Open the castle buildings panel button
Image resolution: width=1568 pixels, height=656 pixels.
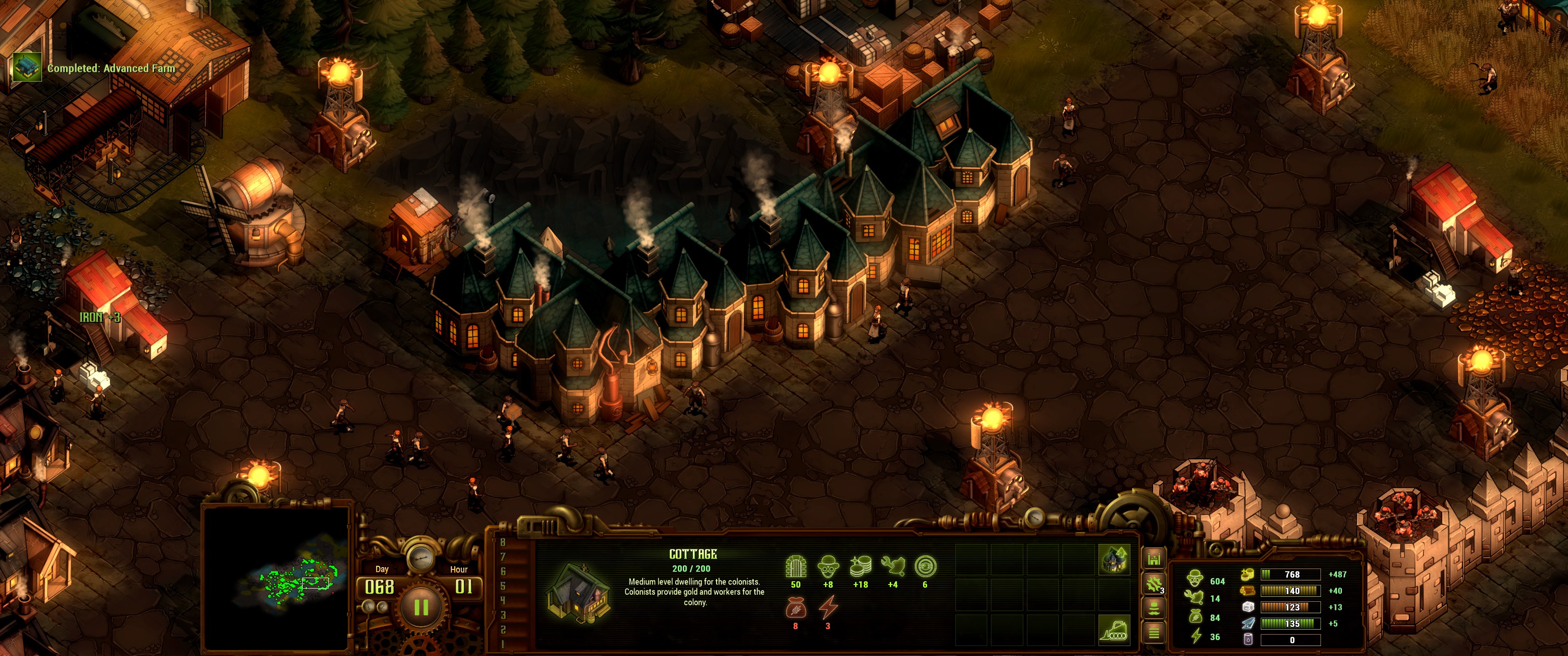click(x=1154, y=559)
